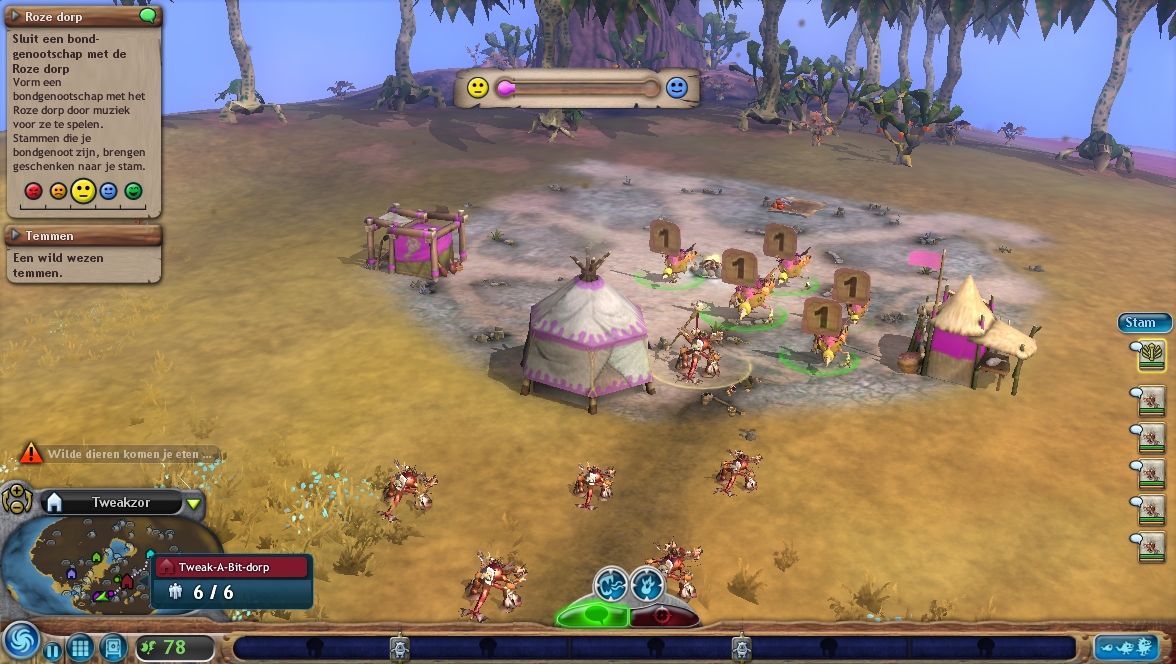Image resolution: width=1176 pixels, height=664 pixels.
Task: Open the Sporepedia card button
Action: (x=113, y=647)
